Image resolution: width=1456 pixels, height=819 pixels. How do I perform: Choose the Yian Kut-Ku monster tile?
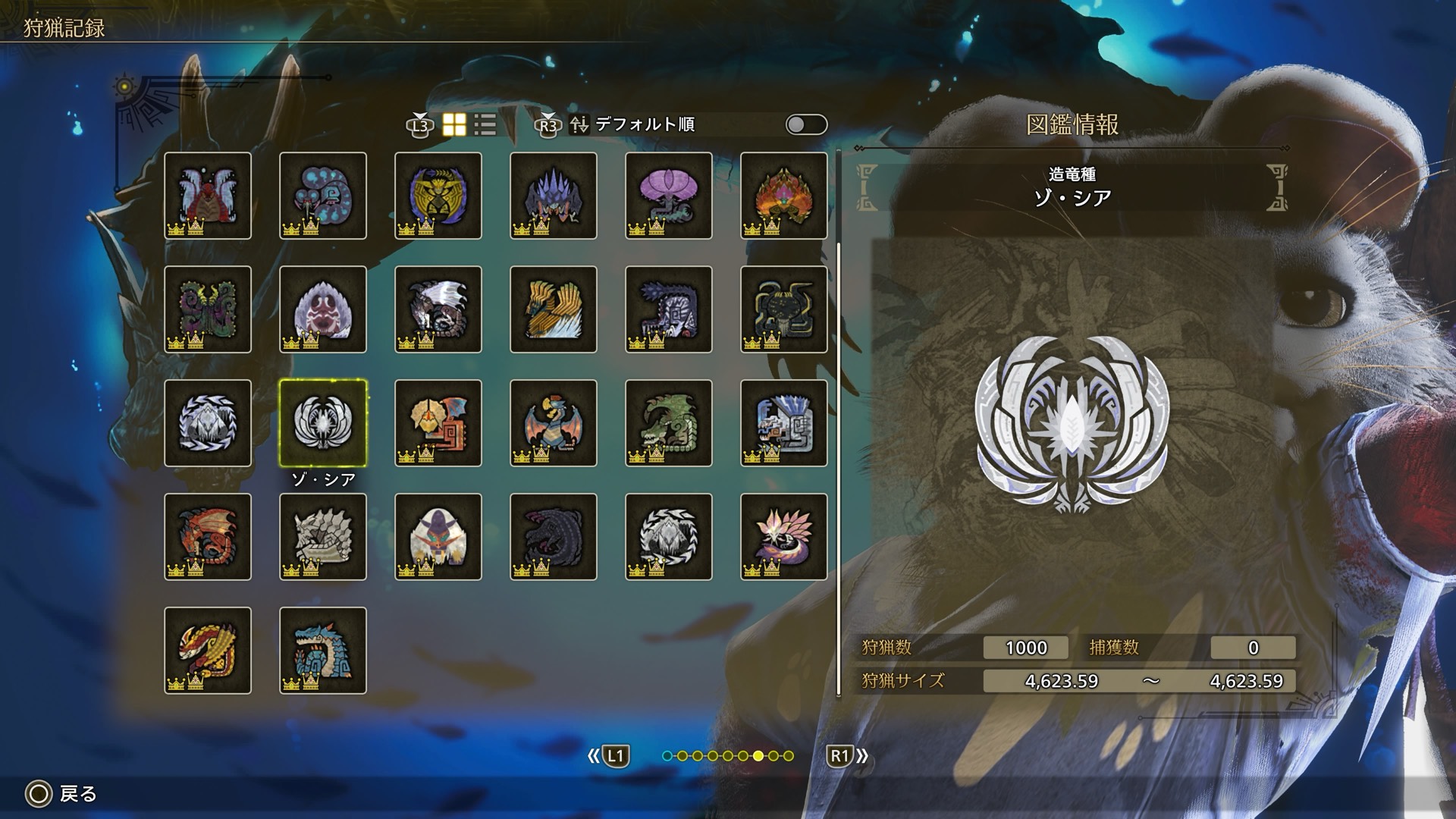pyautogui.click(x=438, y=423)
